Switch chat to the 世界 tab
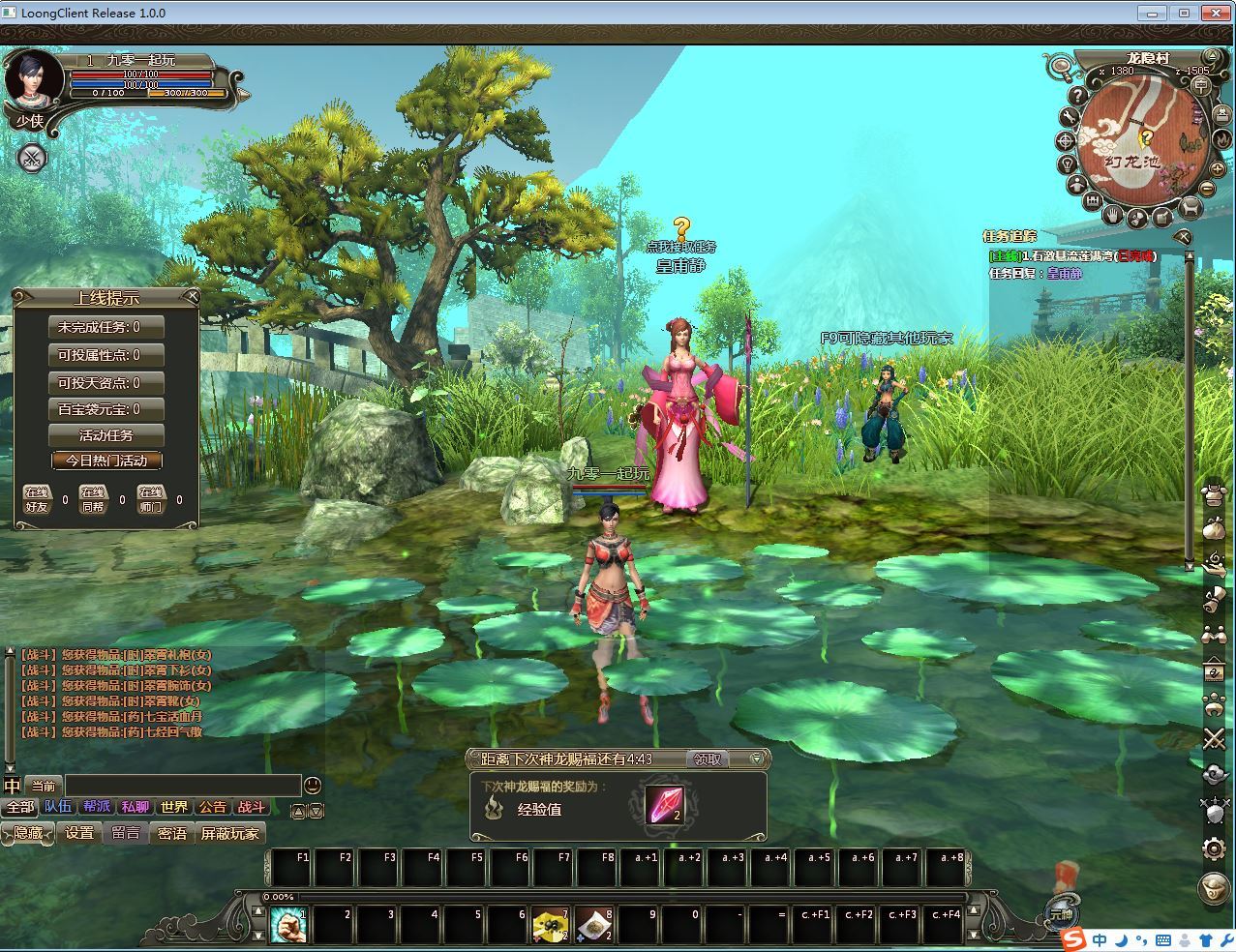 (x=174, y=807)
